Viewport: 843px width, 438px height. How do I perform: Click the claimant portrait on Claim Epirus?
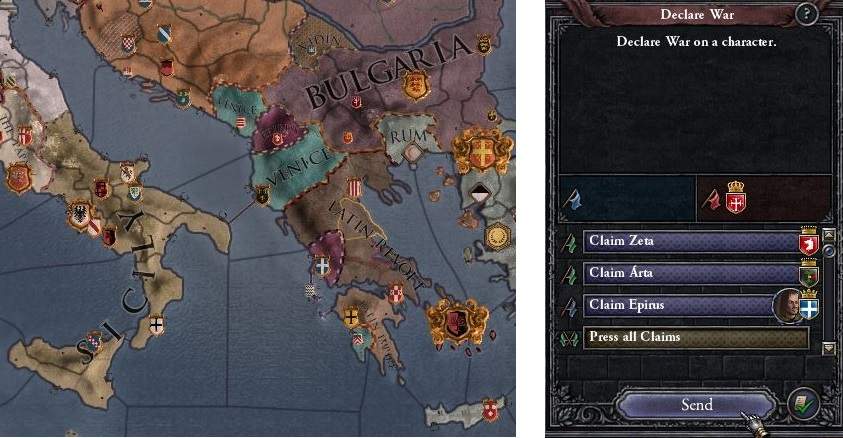pos(788,305)
